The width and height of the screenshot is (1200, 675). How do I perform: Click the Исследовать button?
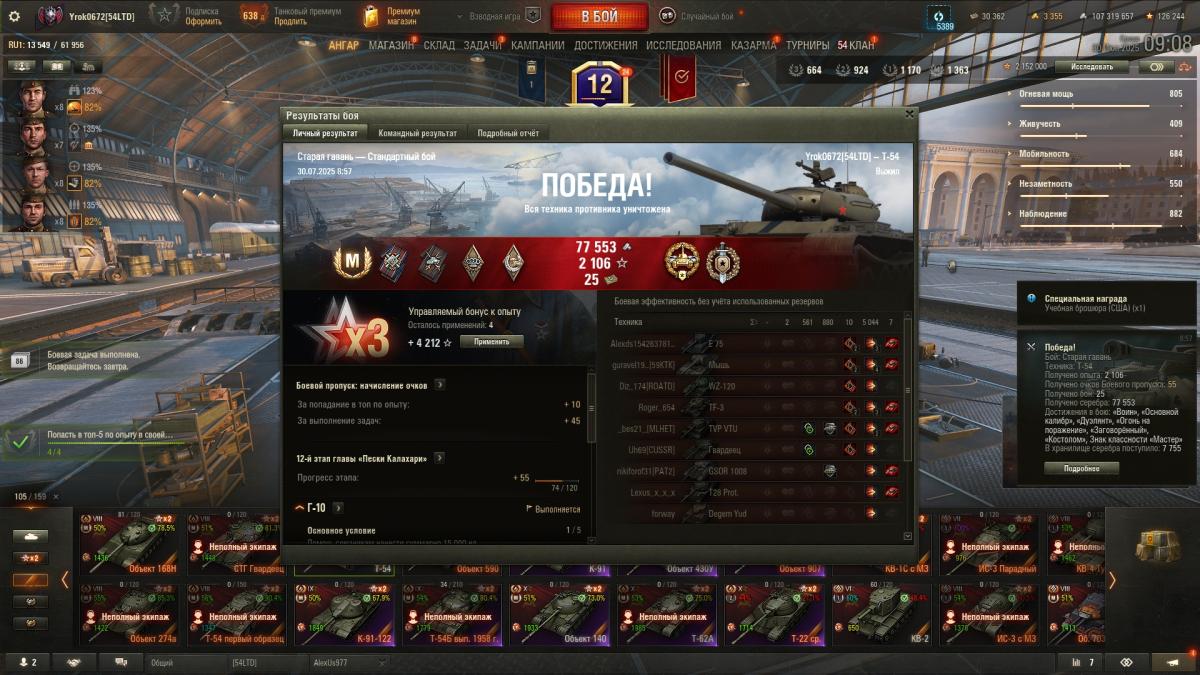1091,67
